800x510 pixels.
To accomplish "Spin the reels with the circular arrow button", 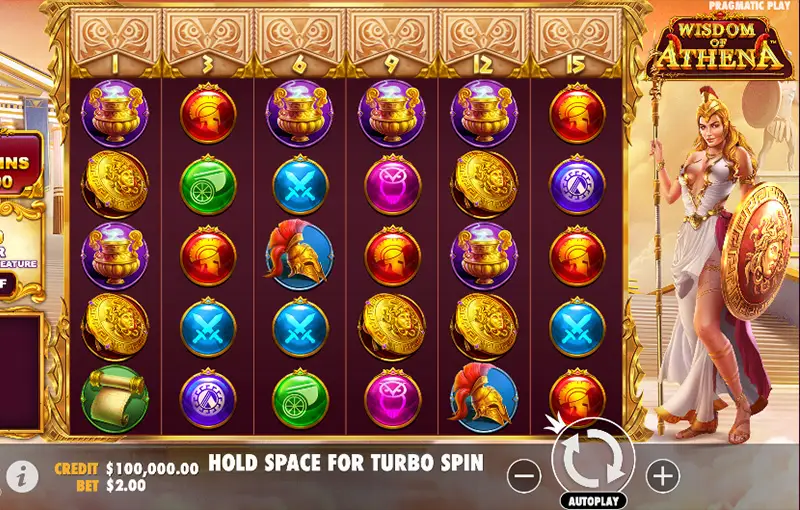I will click(x=593, y=459).
